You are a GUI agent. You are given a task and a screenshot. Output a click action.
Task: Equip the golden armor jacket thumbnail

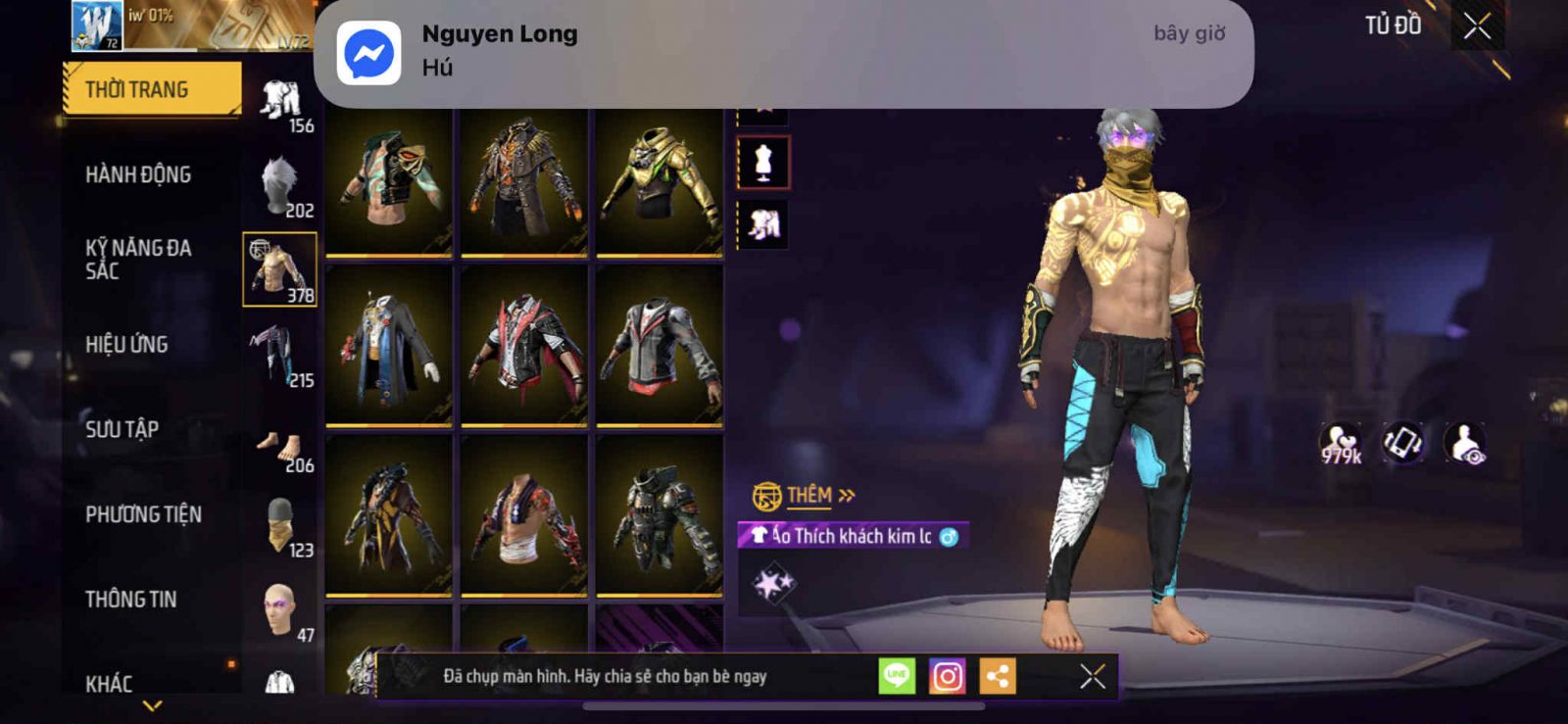(660, 181)
